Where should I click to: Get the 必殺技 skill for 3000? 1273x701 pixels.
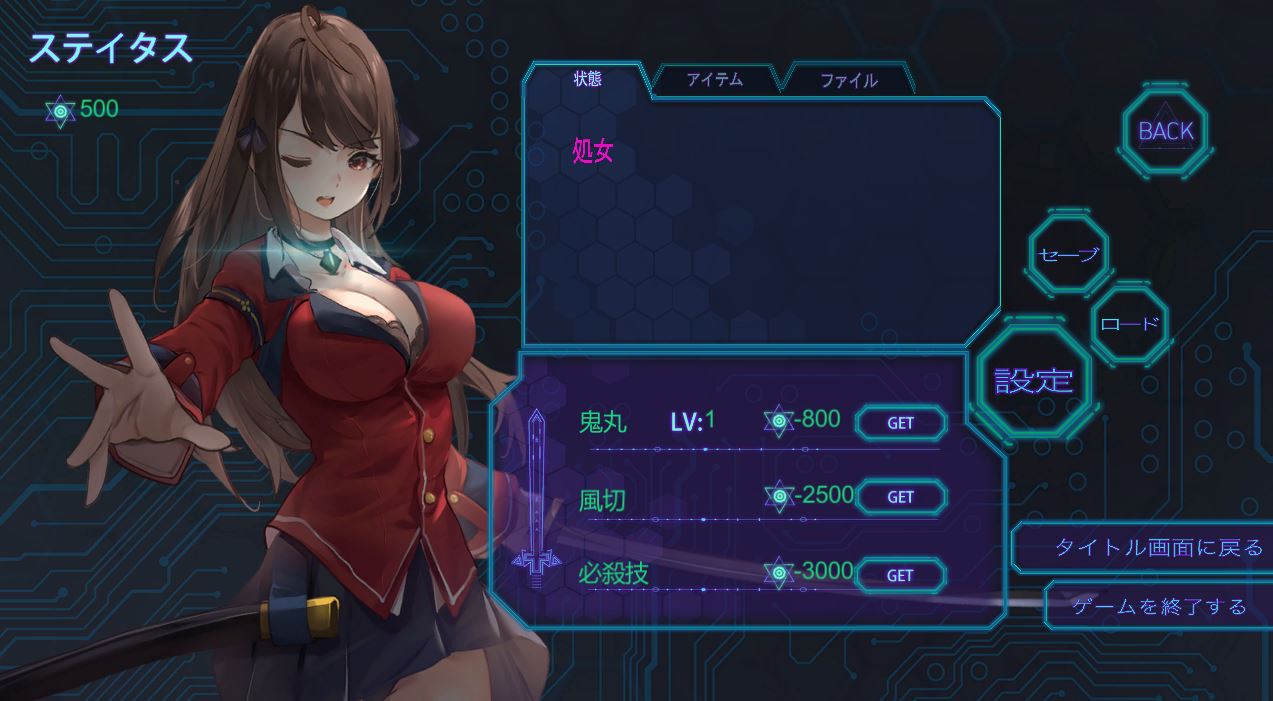900,575
